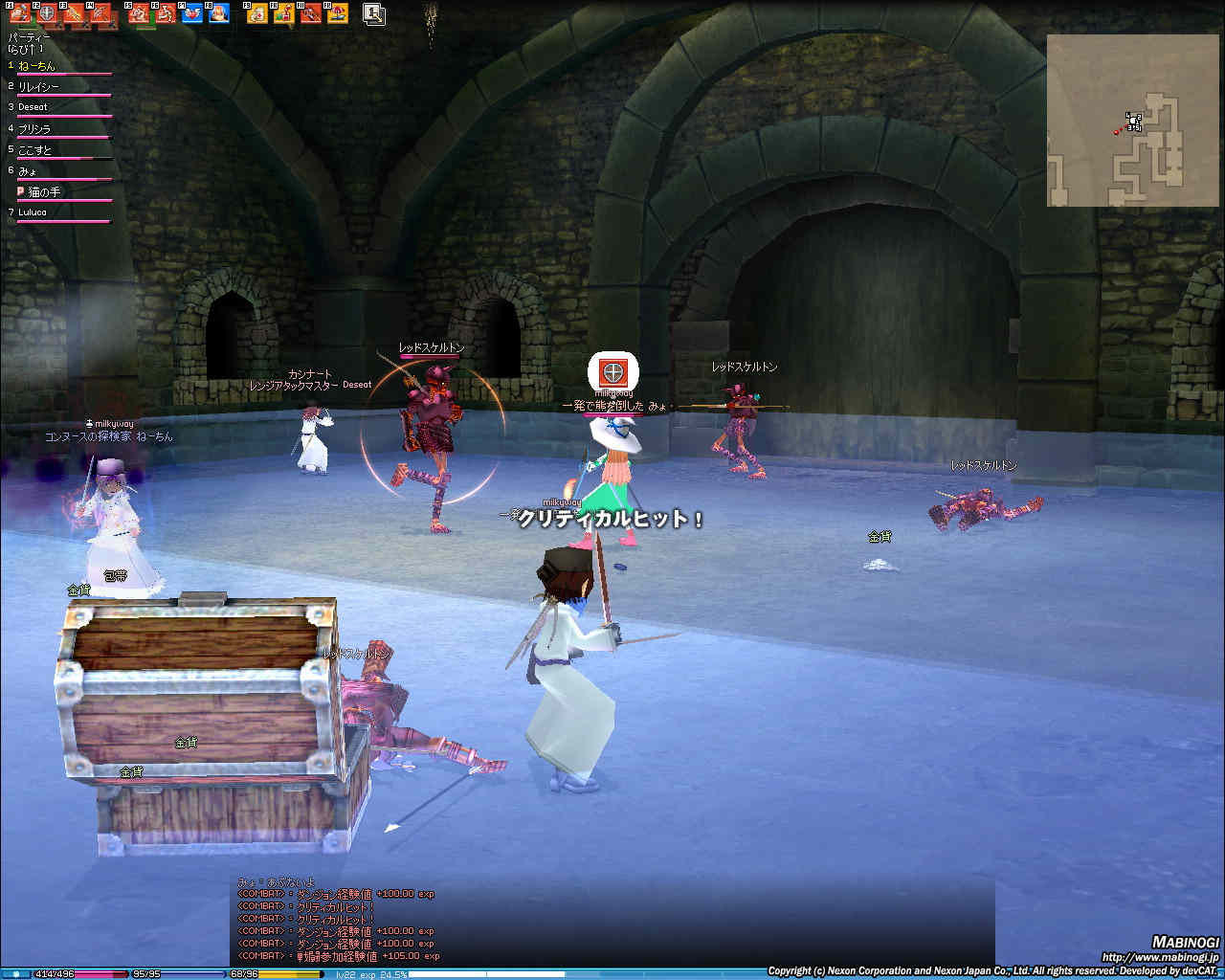This screenshot has height=980, width=1225.
Task: Select Luluca in the party list
Action: pos(33,212)
